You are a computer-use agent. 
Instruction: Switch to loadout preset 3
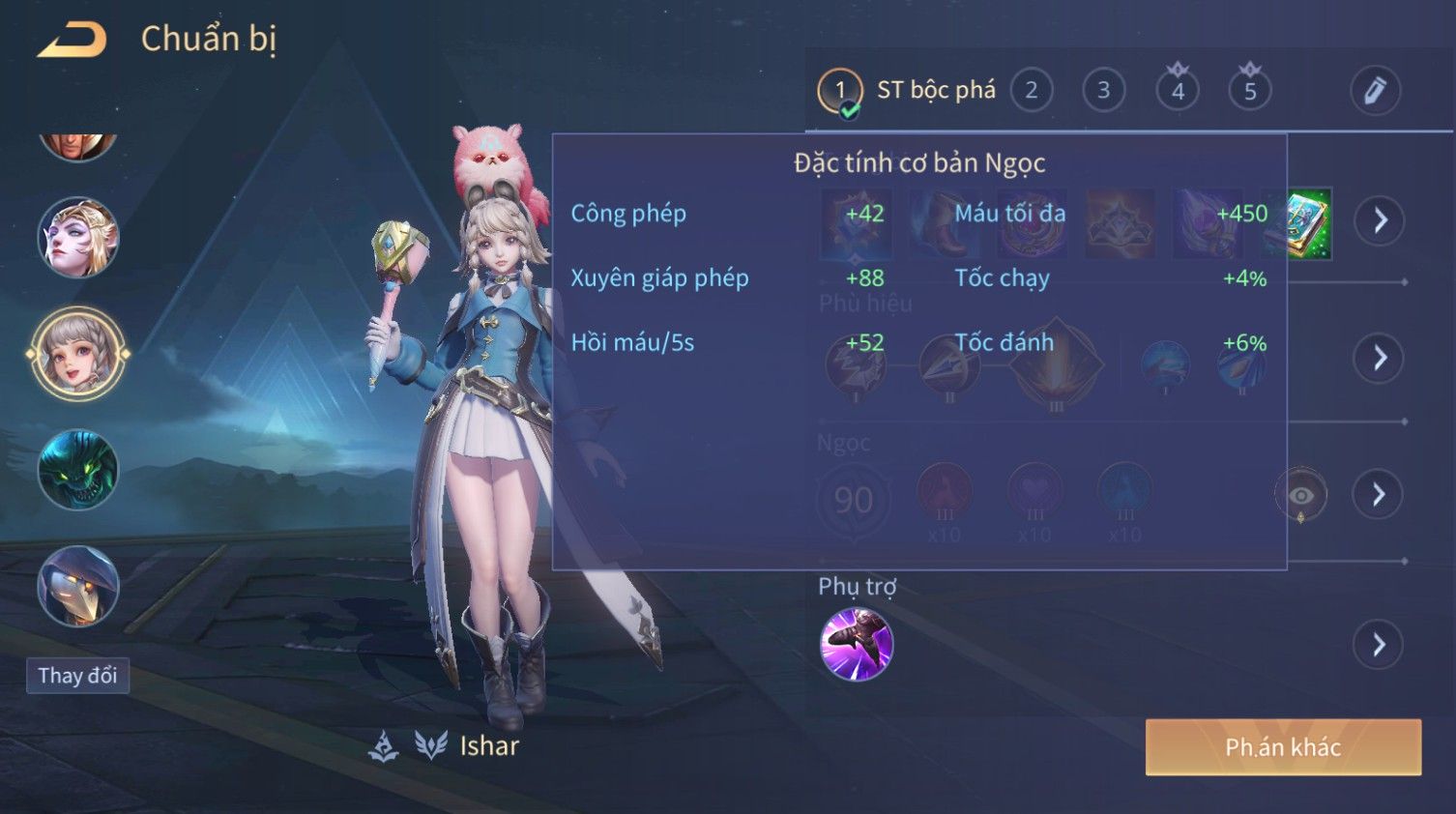pos(1103,91)
